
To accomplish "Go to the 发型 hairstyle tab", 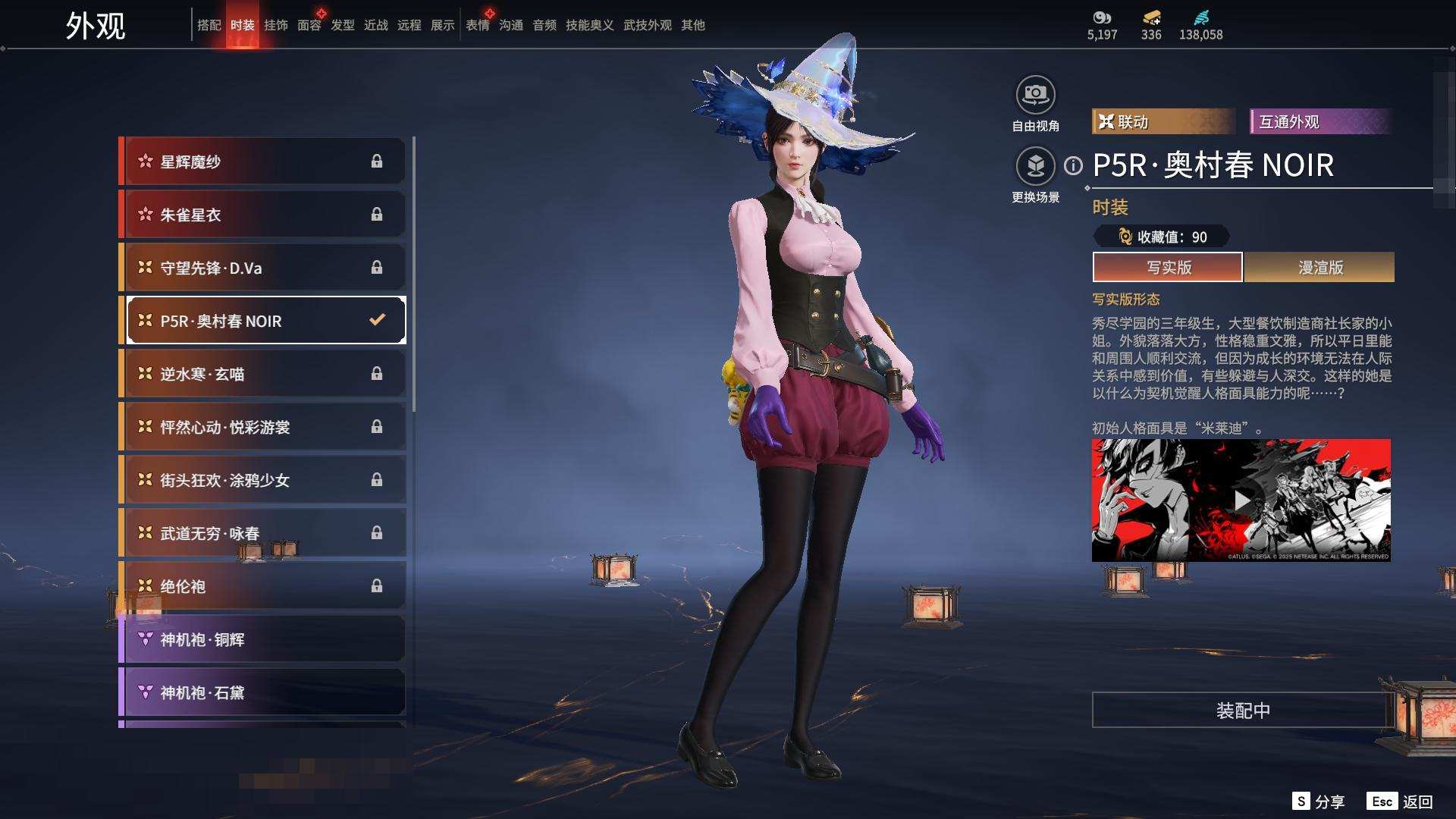I will click(x=342, y=25).
